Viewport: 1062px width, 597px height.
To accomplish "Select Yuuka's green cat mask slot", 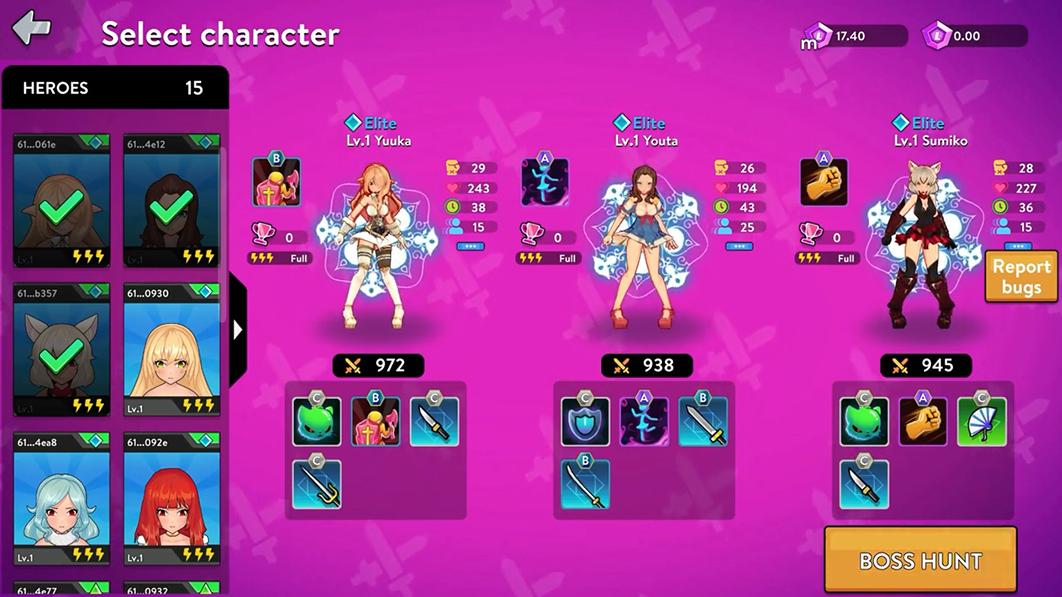I will [317, 422].
